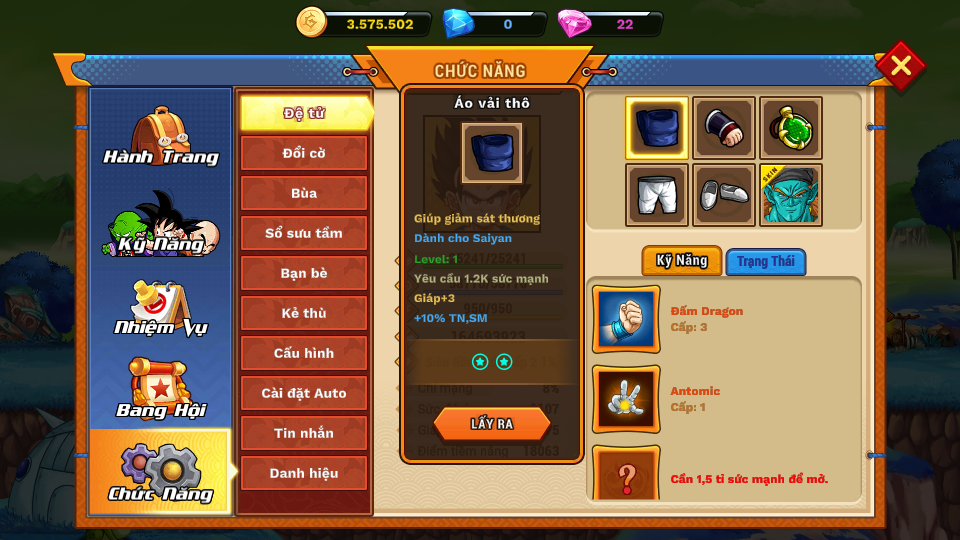Open Cài đặt Auto options
This screenshot has width=960, height=540.
303,393
